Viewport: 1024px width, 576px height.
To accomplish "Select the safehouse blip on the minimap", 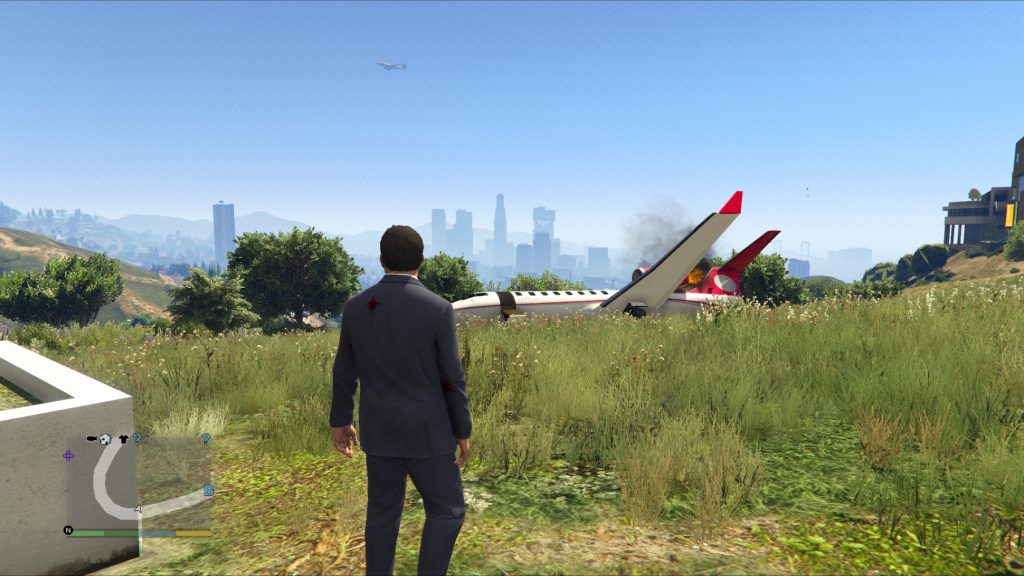I will [x=105, y=439].
